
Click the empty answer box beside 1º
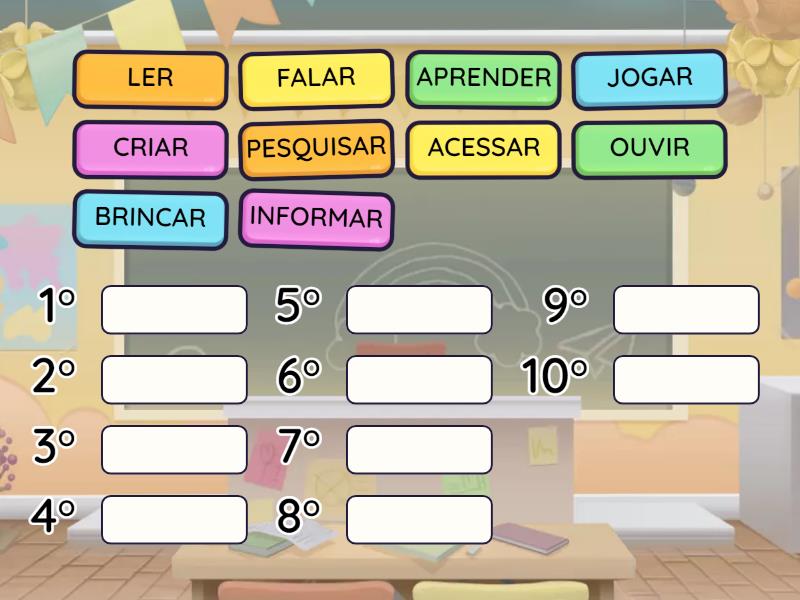click(x=174, y=309)
